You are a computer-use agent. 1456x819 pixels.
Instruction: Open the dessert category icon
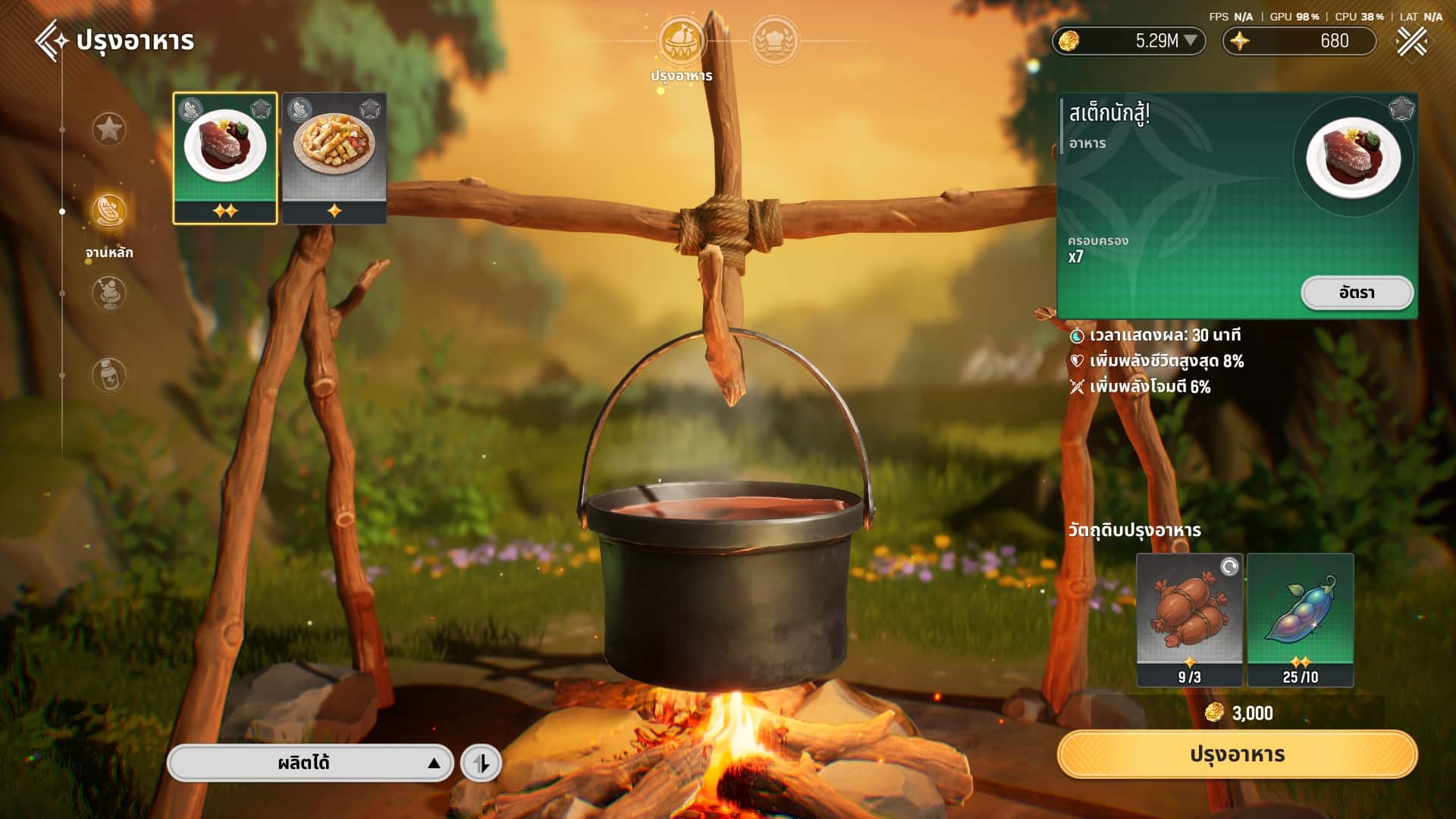click(x=108, y=293)
